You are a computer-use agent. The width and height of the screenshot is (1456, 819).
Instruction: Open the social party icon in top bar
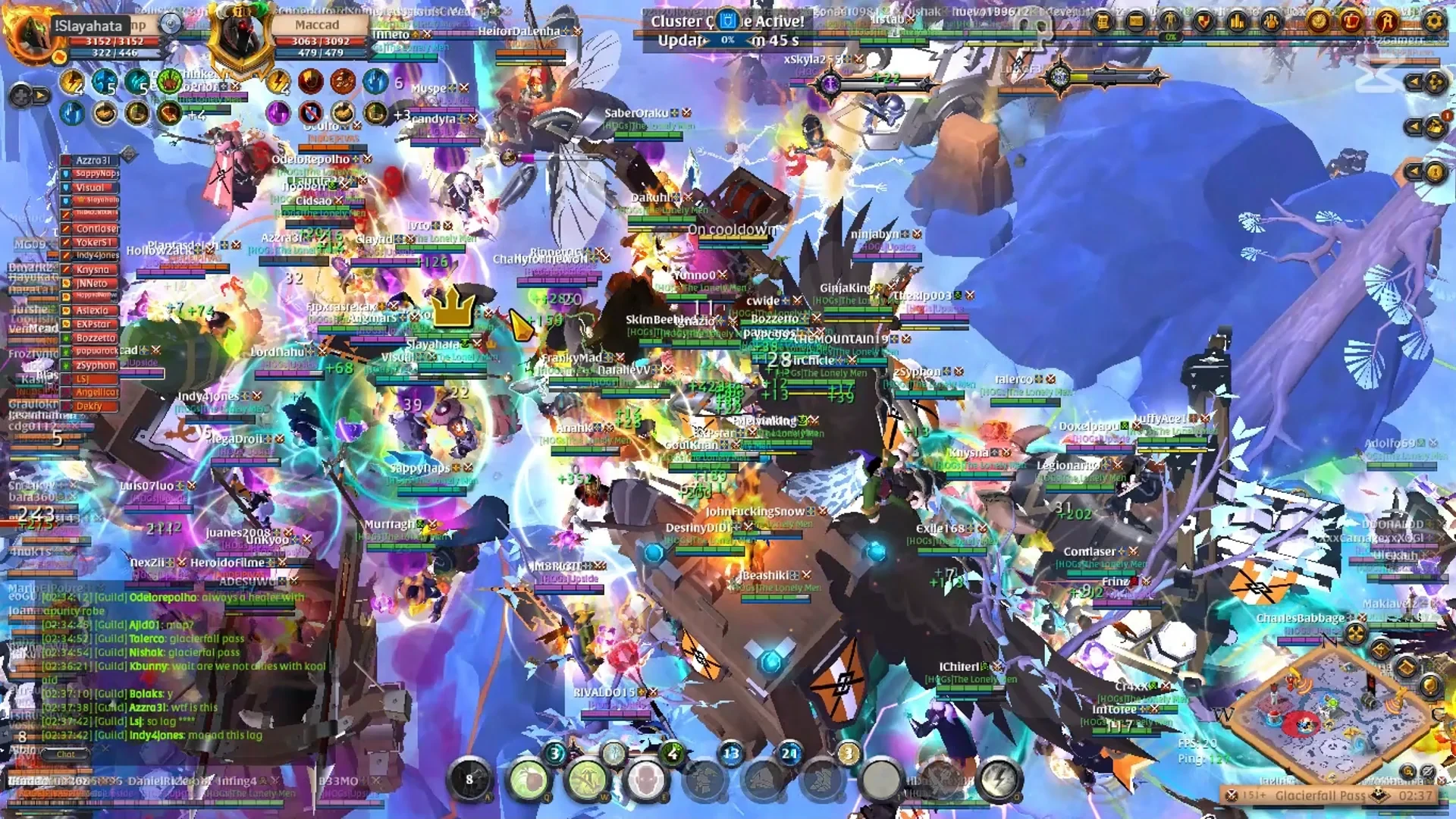coord(1271,21)
